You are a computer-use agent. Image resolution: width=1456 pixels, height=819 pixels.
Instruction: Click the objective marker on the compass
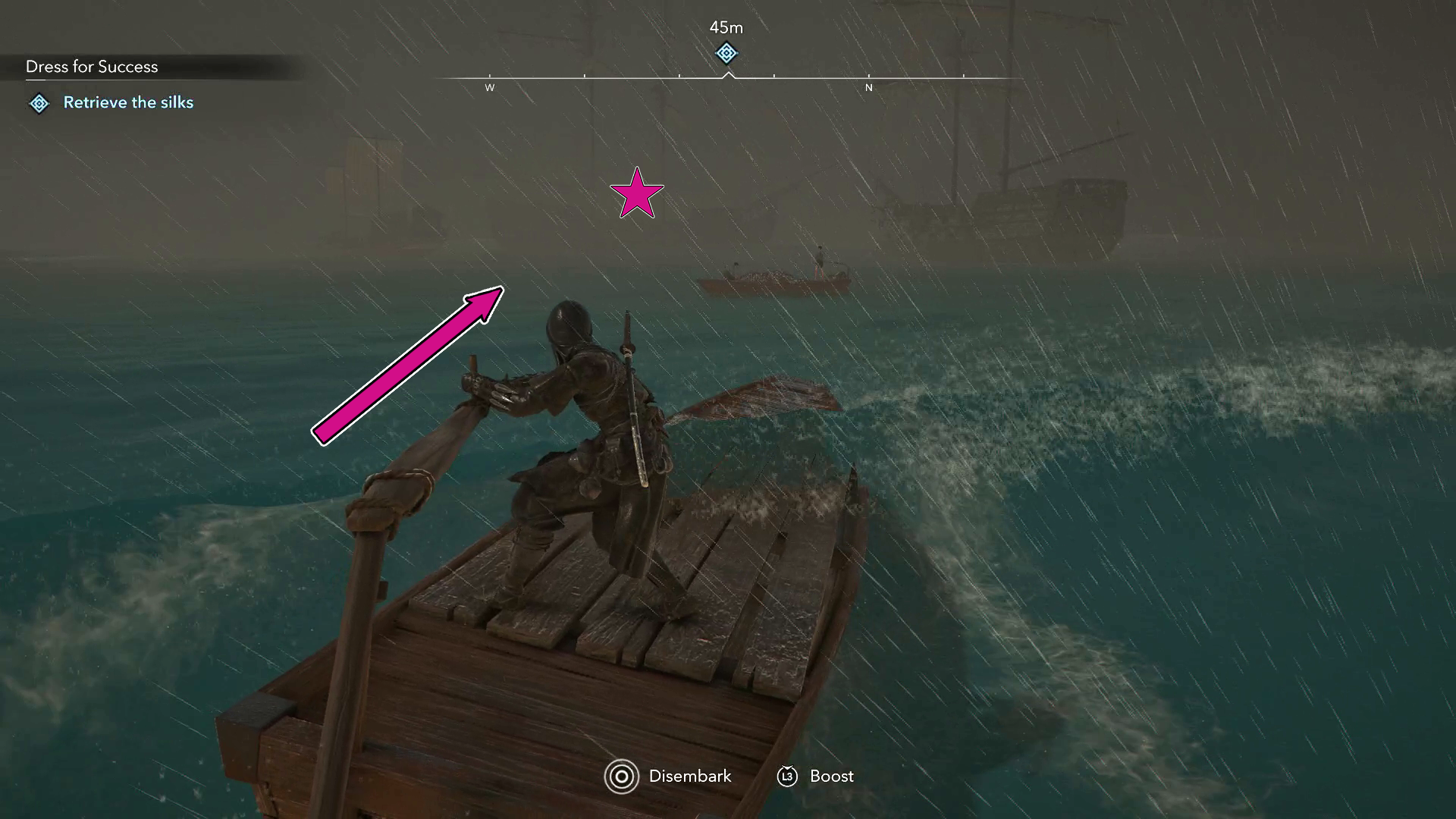pyautogui.click(x=726, y=53)
